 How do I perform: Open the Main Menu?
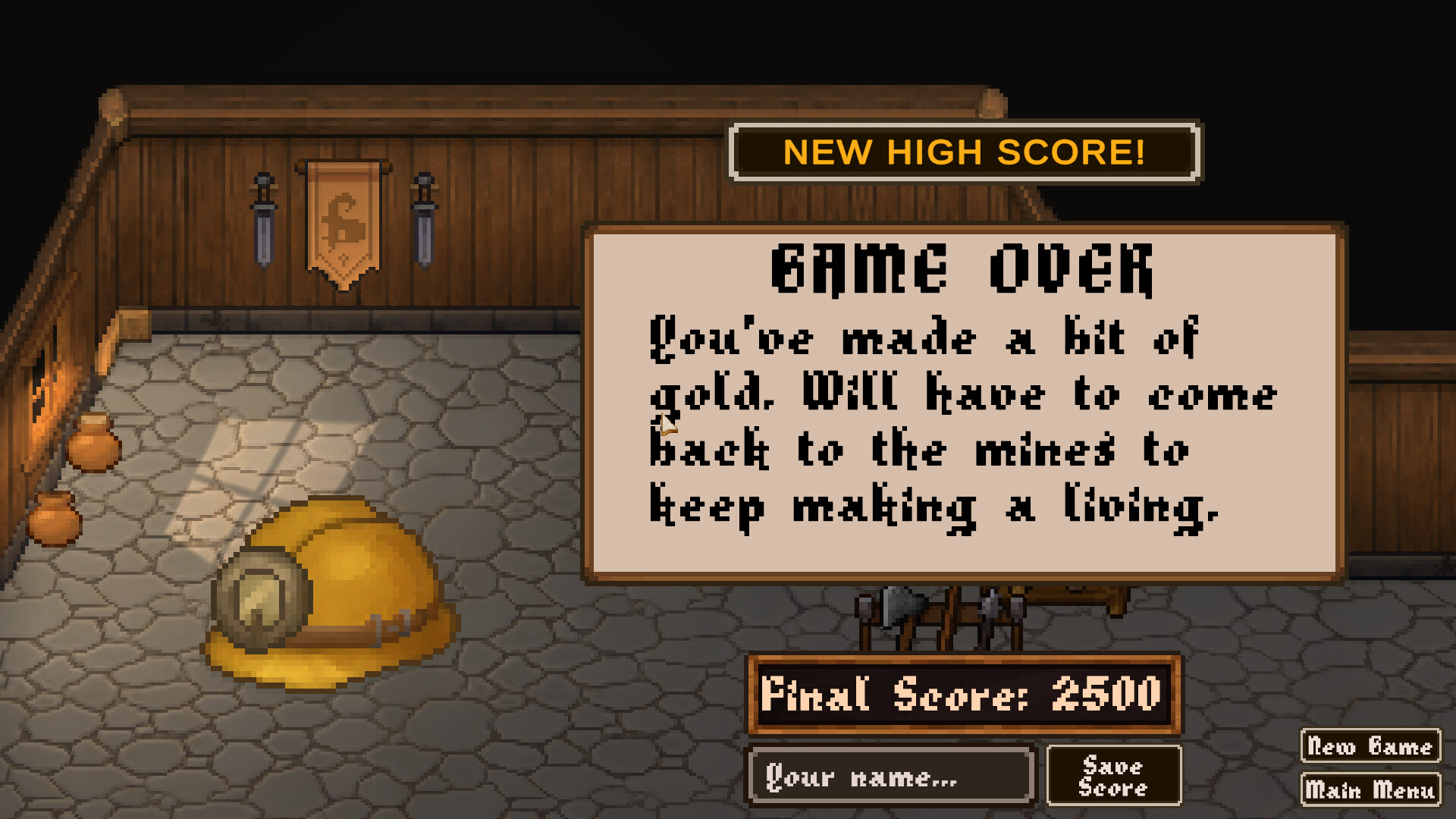[x=1370, y=789]
